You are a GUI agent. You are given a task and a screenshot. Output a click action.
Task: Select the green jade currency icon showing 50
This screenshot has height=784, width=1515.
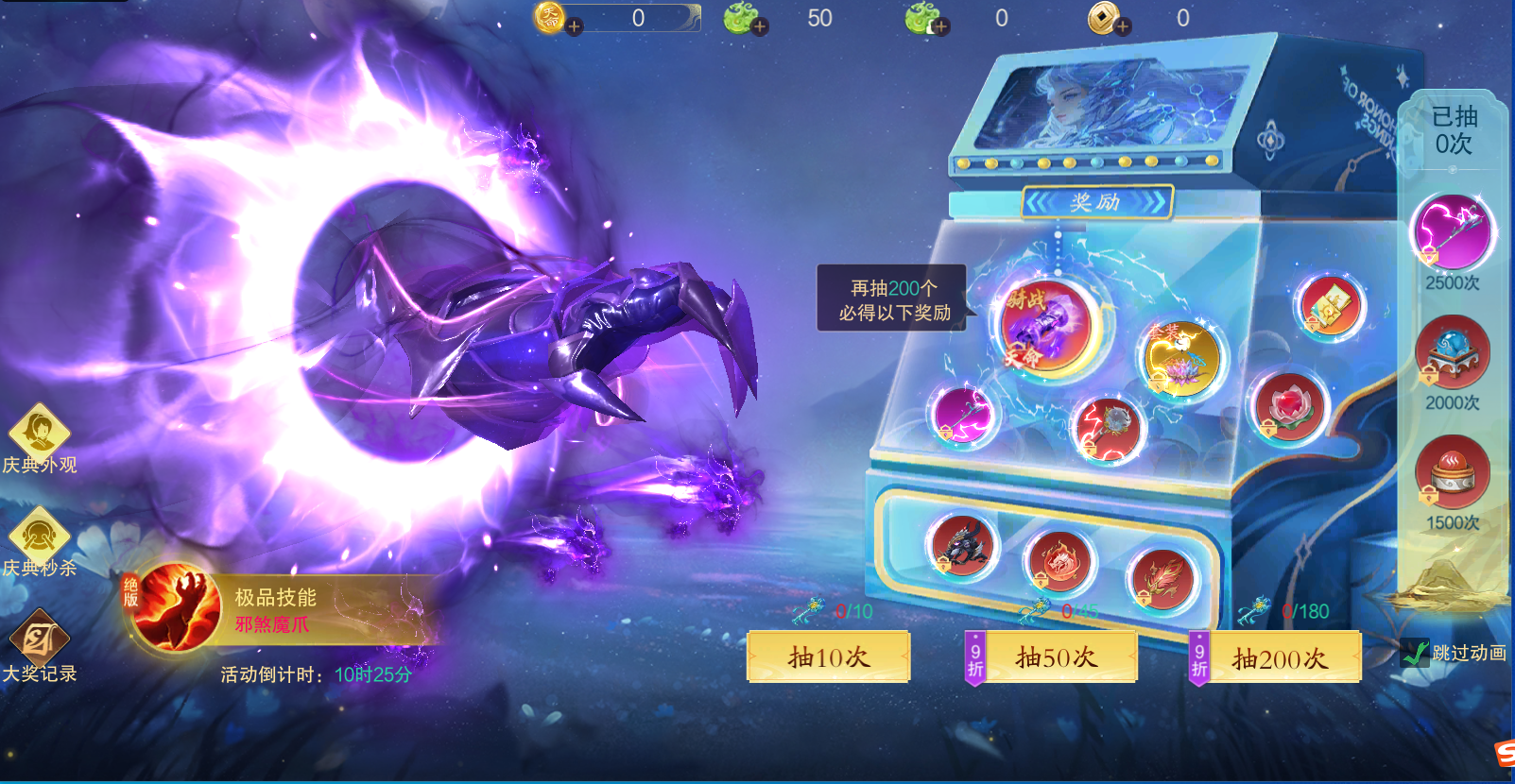(740, 16)
